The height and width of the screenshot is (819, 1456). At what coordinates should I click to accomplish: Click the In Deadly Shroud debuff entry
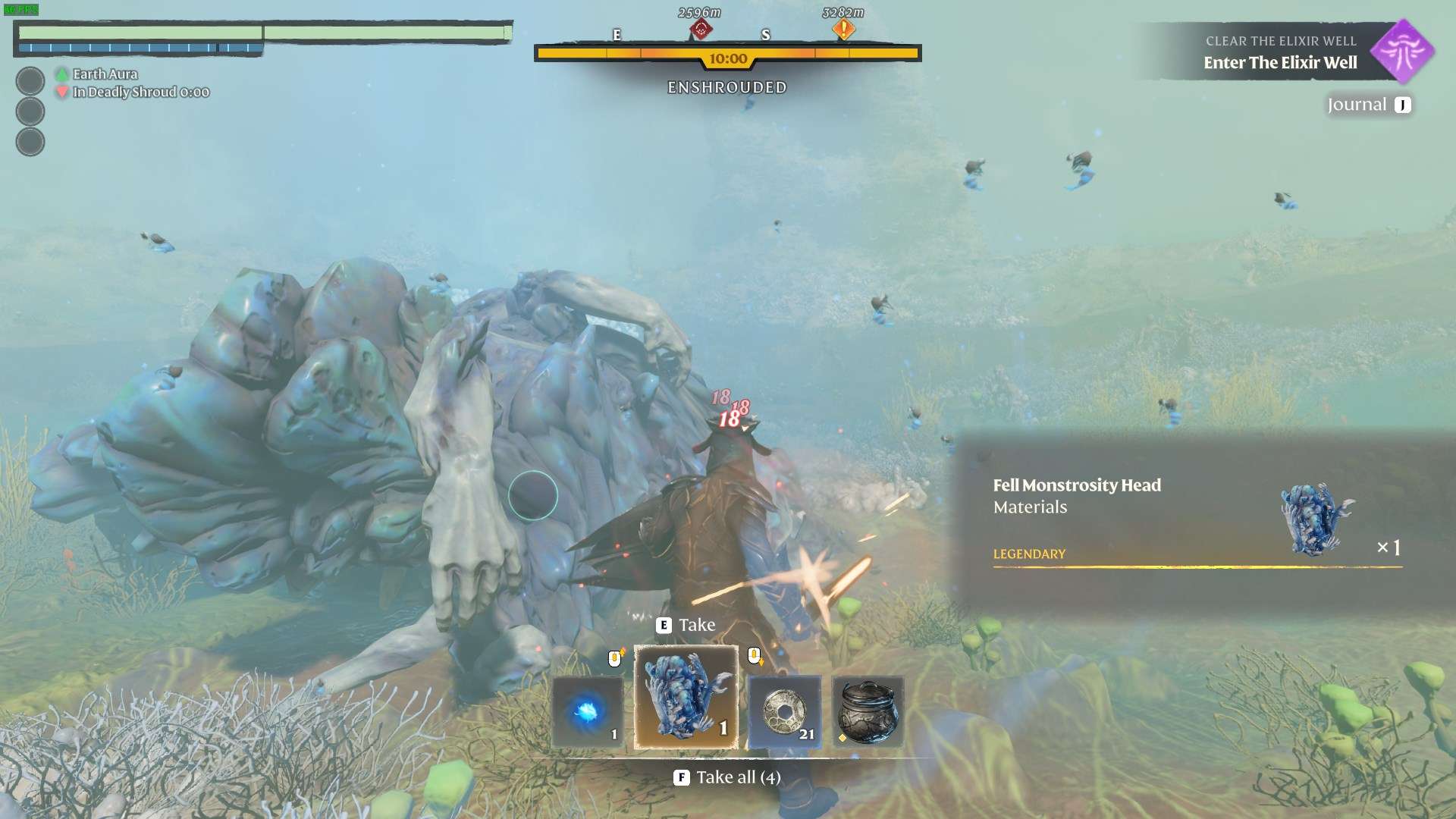[x=140, y=92]
